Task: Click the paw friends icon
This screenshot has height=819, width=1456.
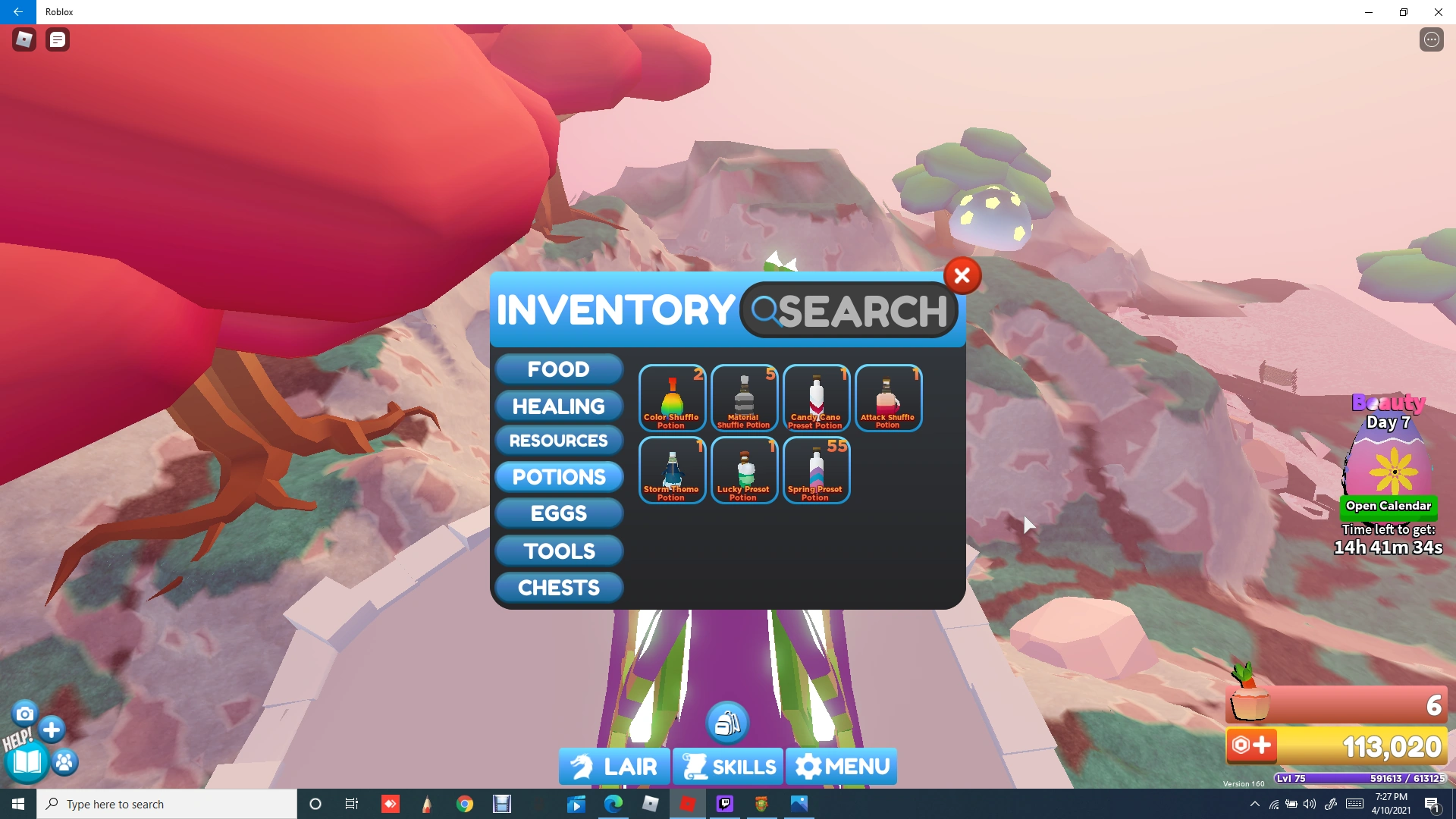Action: (64, 762)
